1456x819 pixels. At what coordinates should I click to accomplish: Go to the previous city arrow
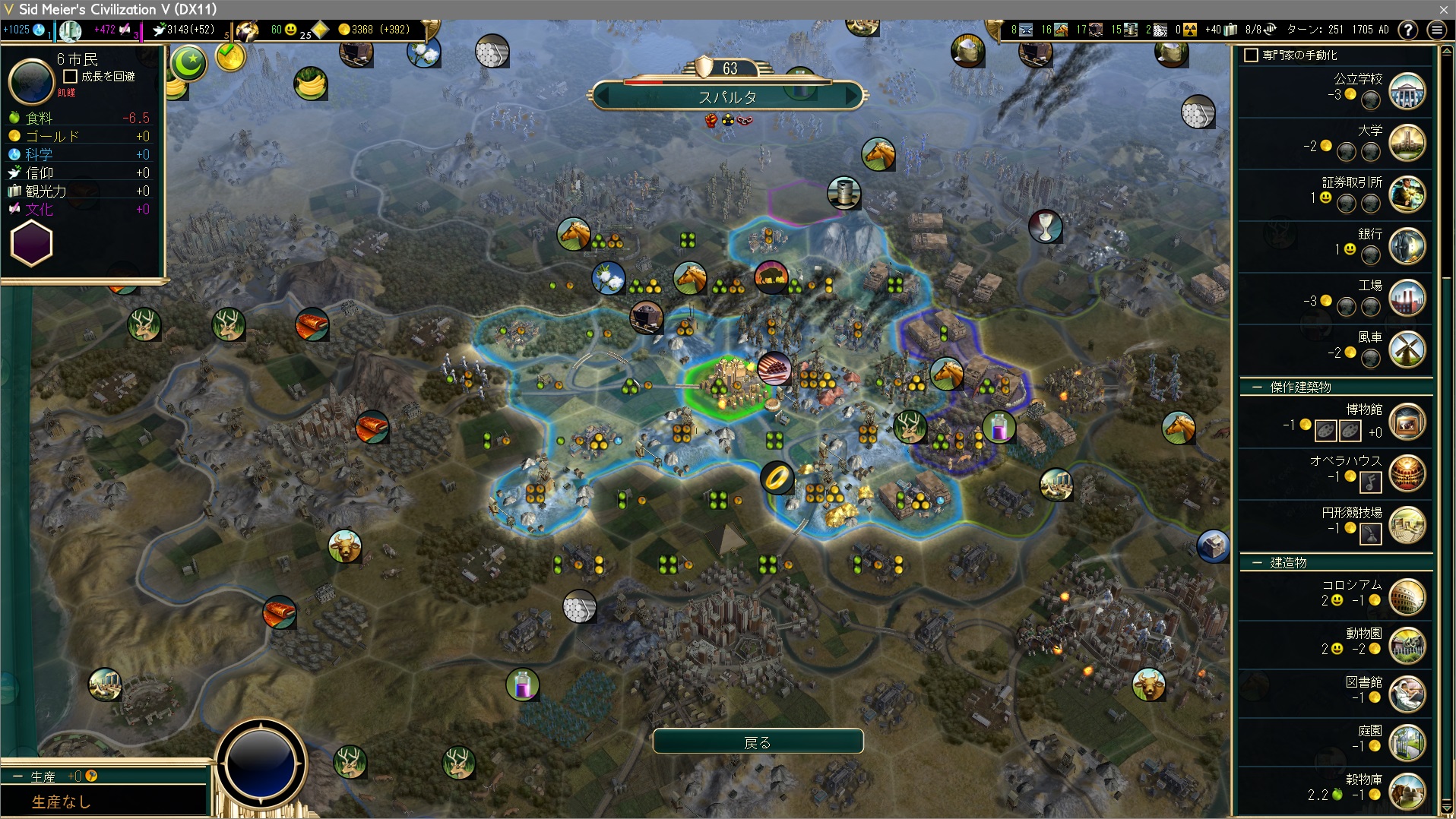pos(603,97)
